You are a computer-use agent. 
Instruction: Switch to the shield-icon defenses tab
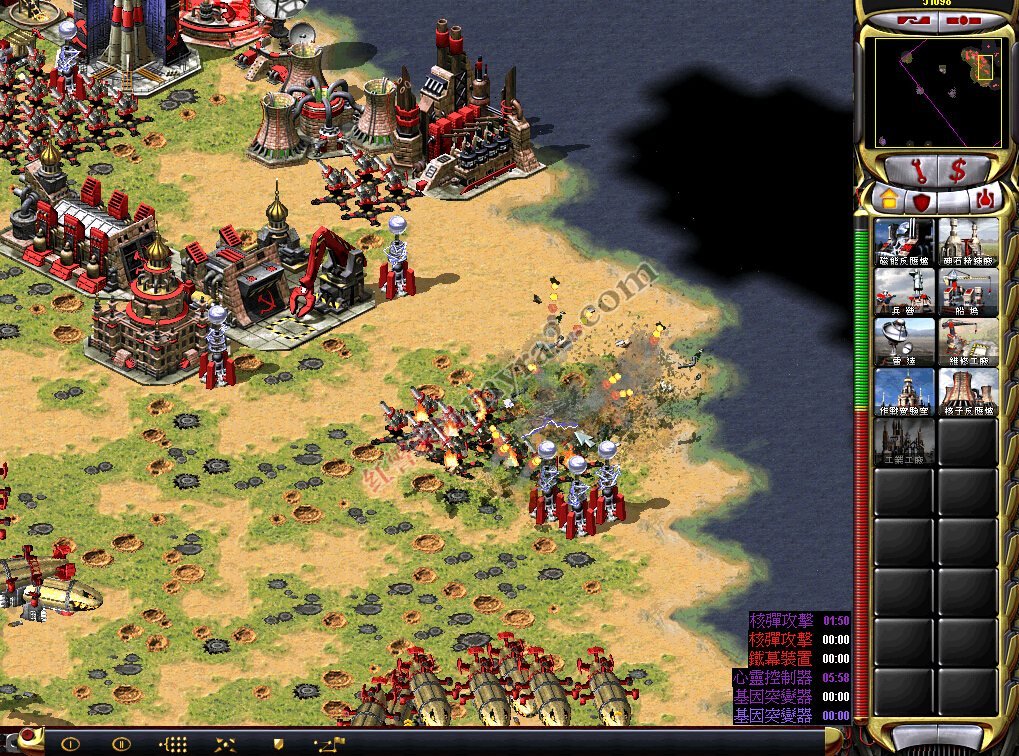[x=919, y=200]
